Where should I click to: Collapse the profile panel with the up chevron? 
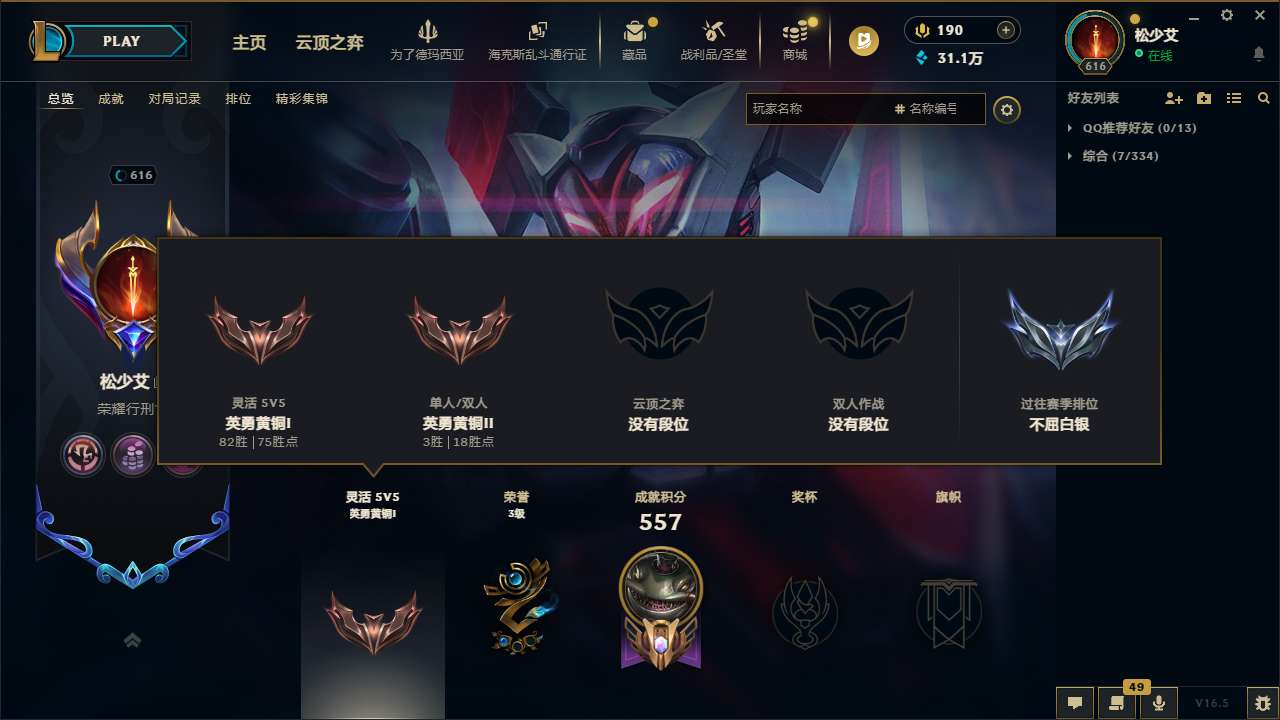pyautogui.click(x=133, y=640)
